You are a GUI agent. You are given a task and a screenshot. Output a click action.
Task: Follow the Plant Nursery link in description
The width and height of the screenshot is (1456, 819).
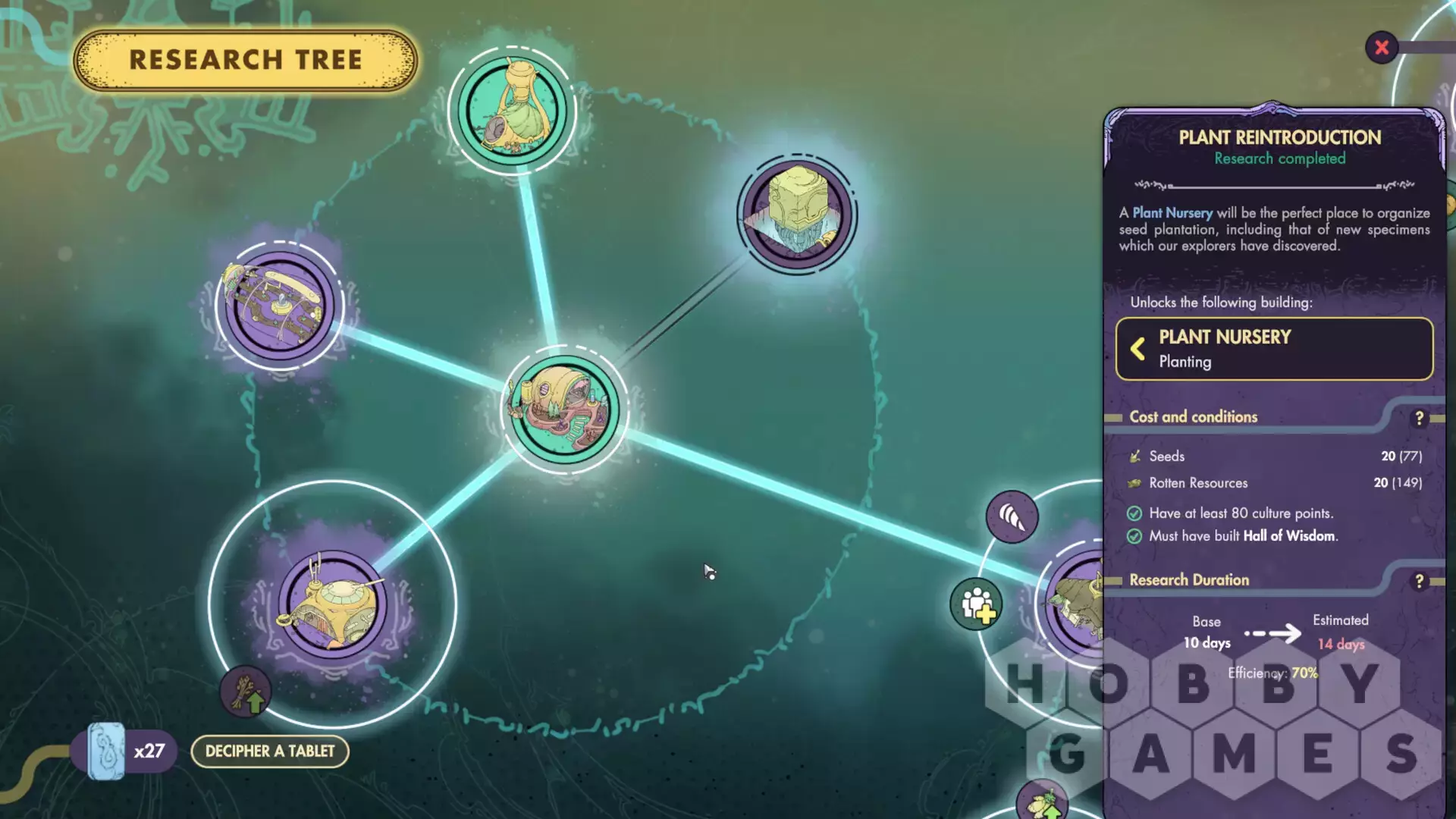[x=1172, y=213]
